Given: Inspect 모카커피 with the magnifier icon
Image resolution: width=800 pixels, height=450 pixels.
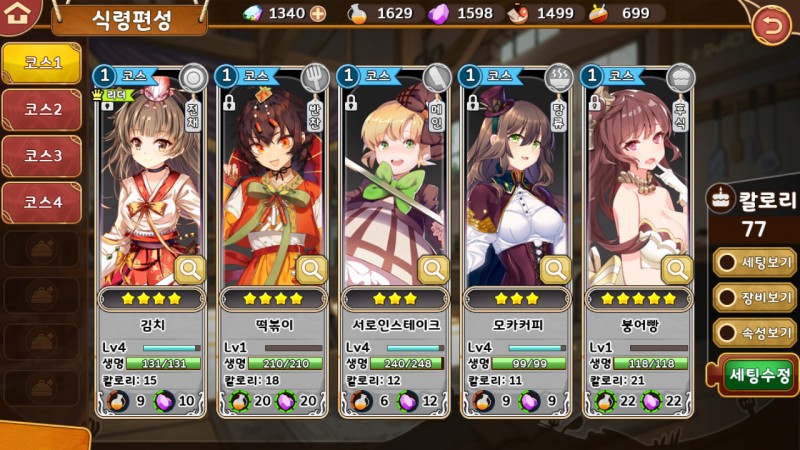Looking at the screenshot, I should point(556,269).
